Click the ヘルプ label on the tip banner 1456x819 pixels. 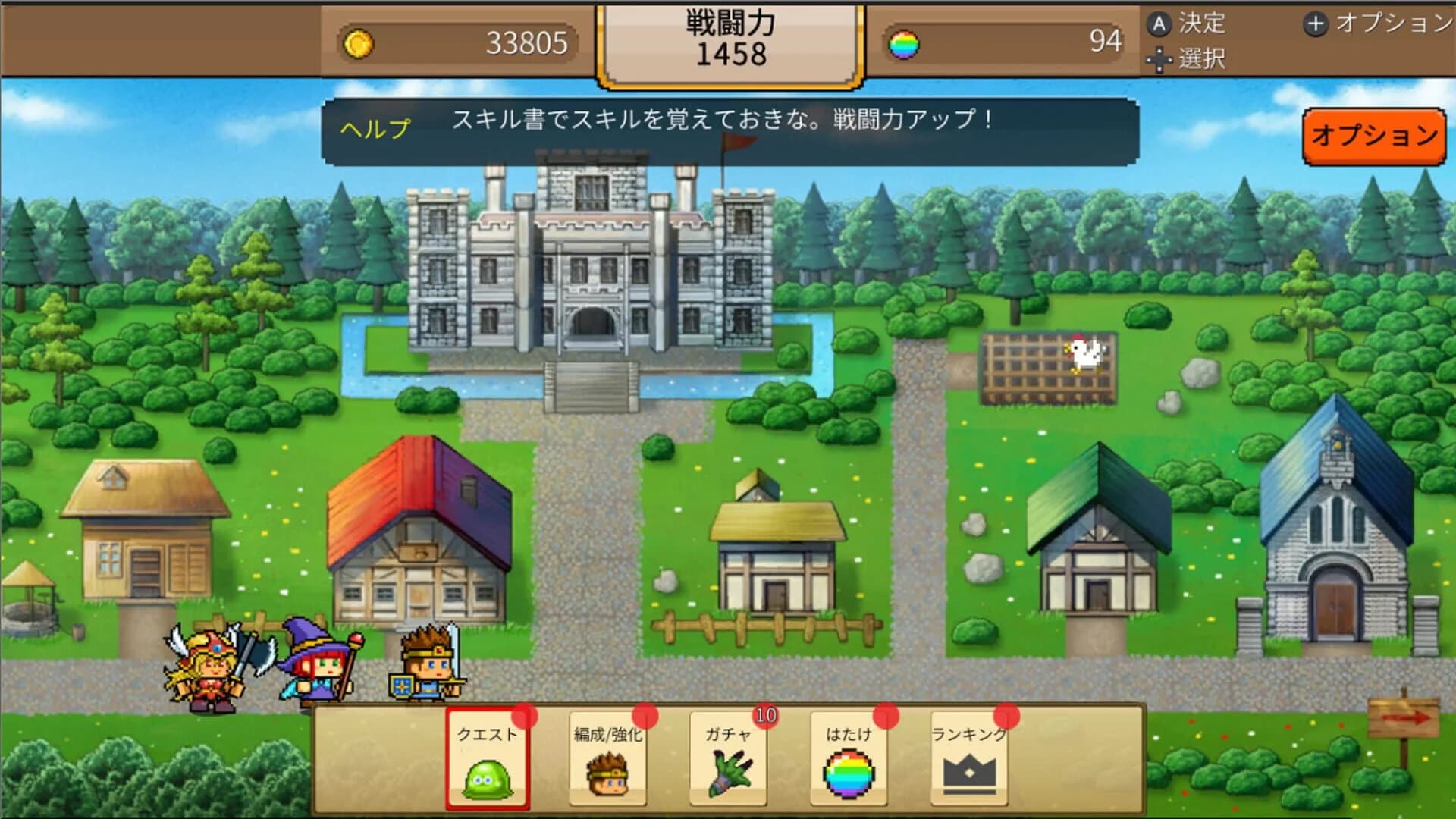(x=374, y=127)
